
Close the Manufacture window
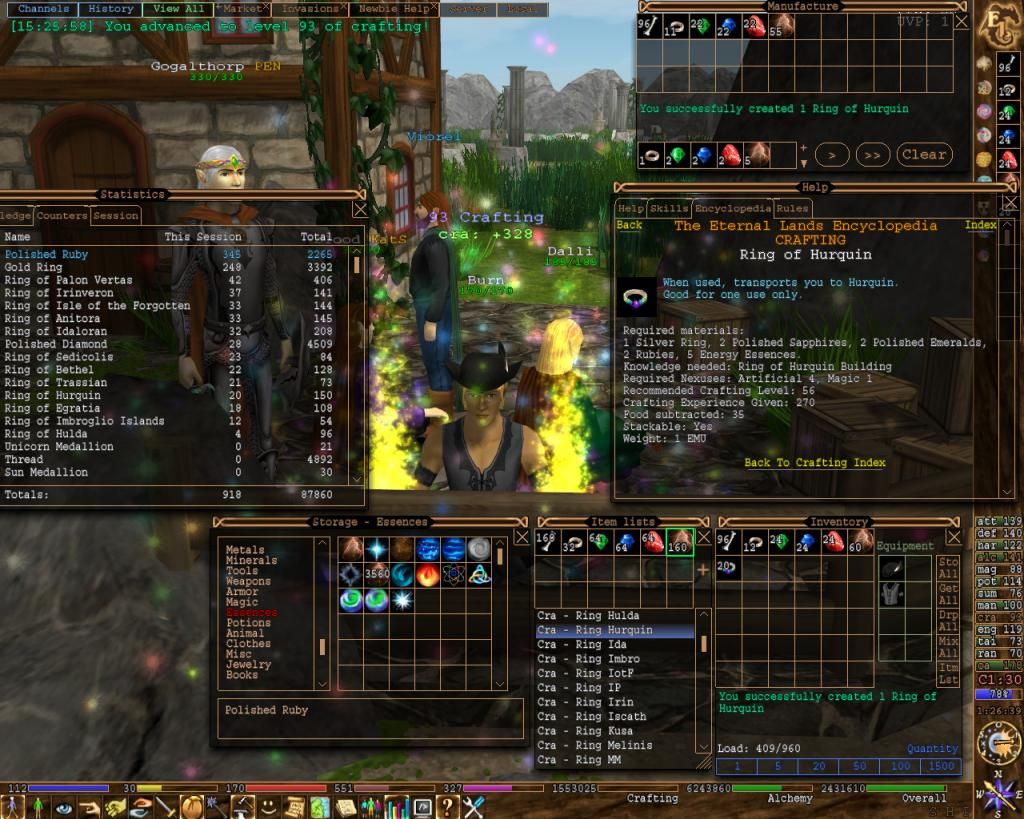[x=961, y=21]
